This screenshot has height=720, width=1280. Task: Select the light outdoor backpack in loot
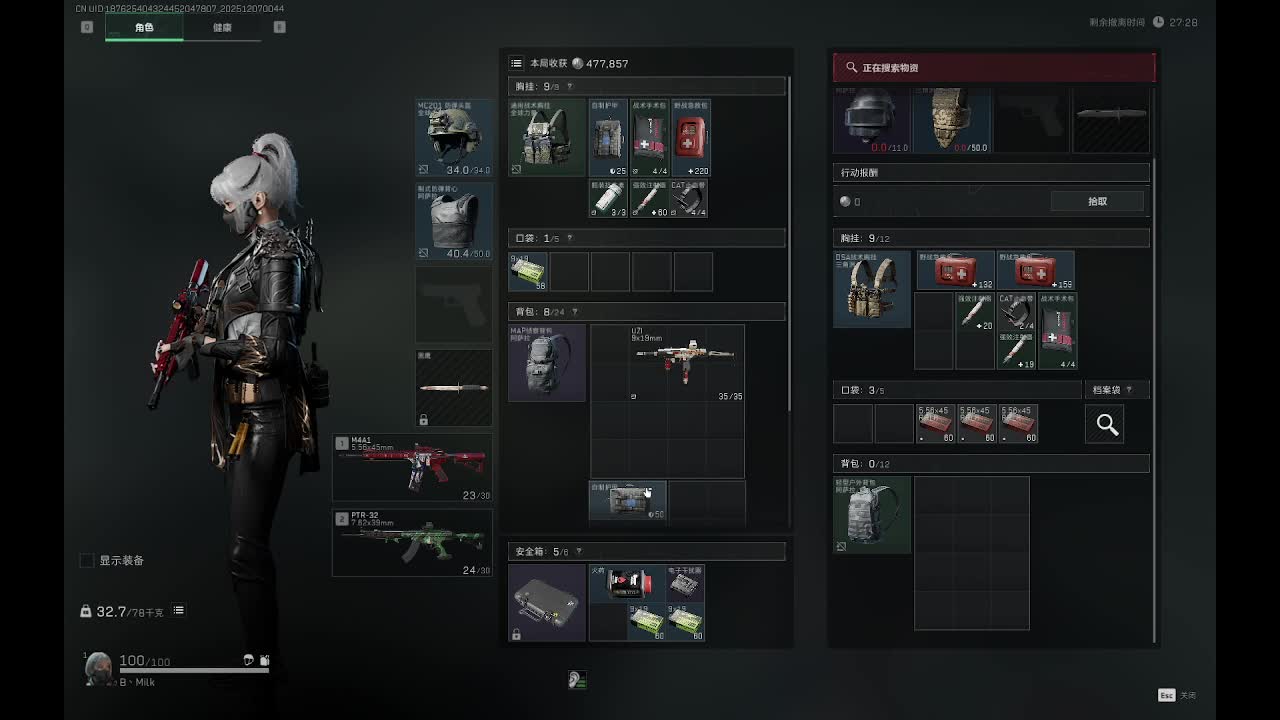click(872, 515)
